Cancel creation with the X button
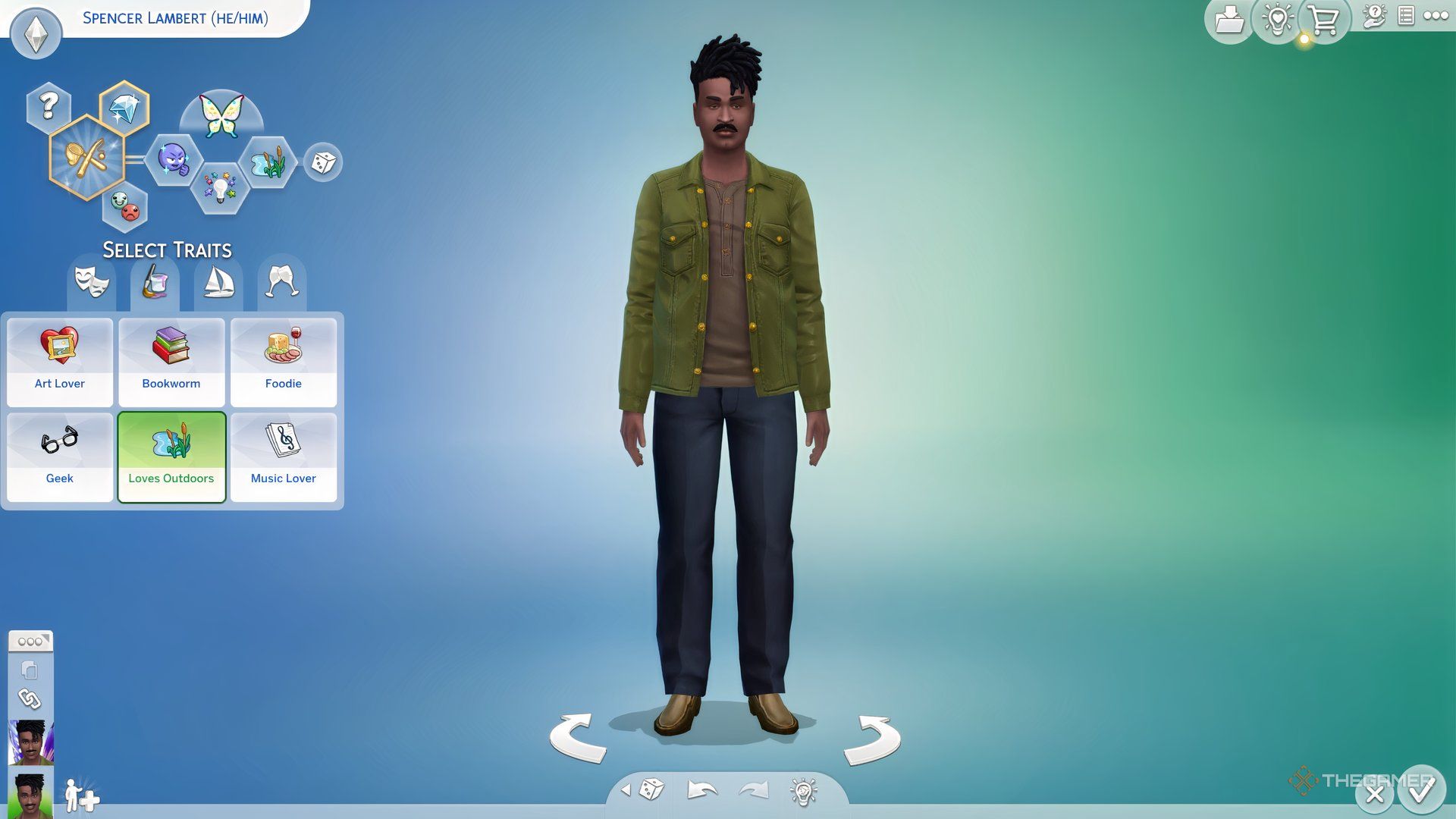 tap(1374, 794)
